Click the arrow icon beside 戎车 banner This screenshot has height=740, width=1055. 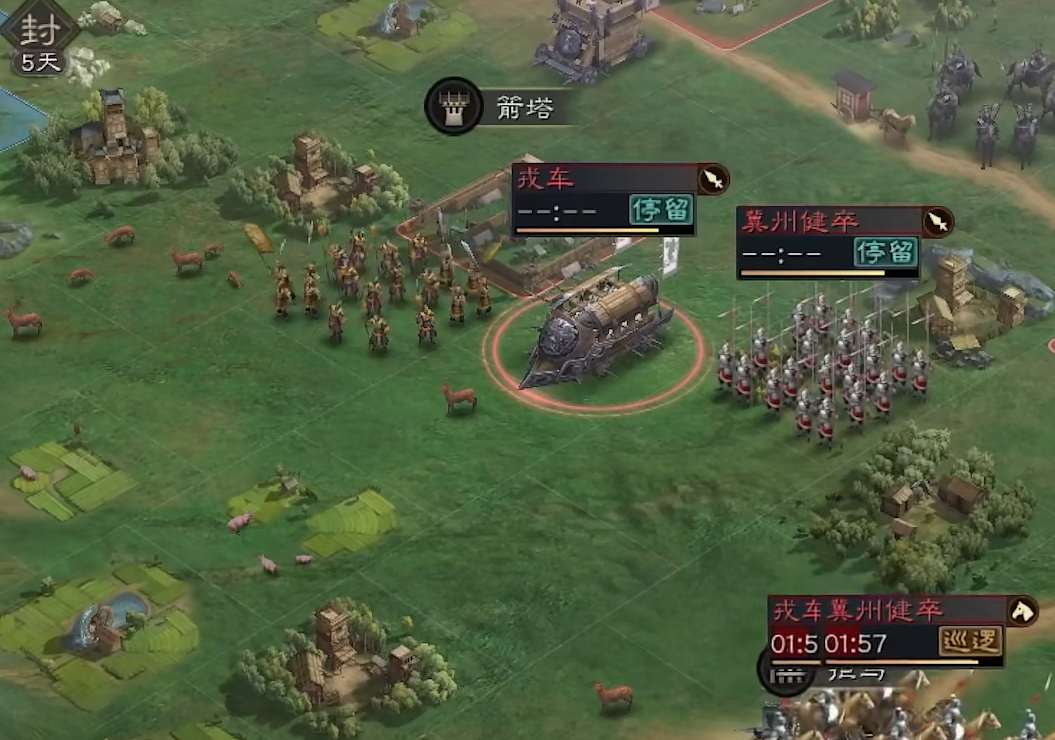point(713,180)
